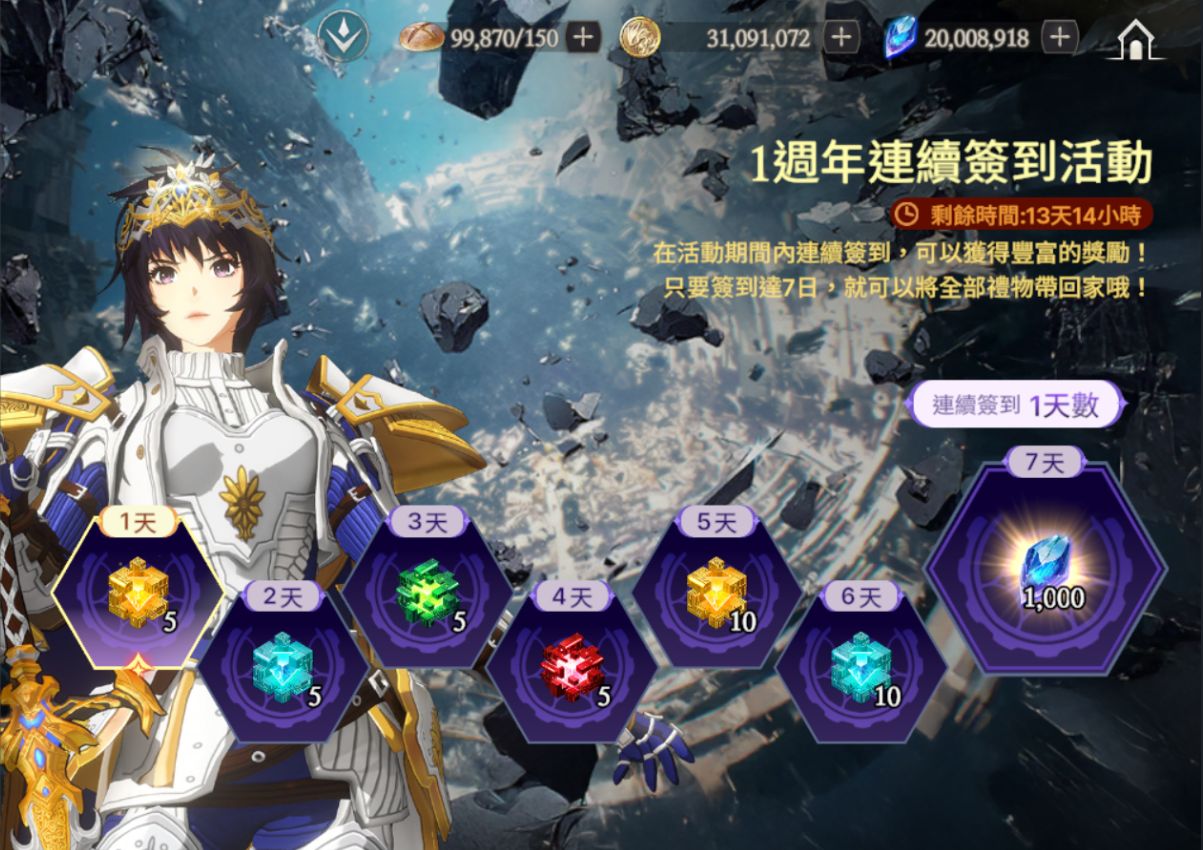1203x850 pixels.
Task: Add more bread stamina with plus button
Action: (x=583, y=38)
